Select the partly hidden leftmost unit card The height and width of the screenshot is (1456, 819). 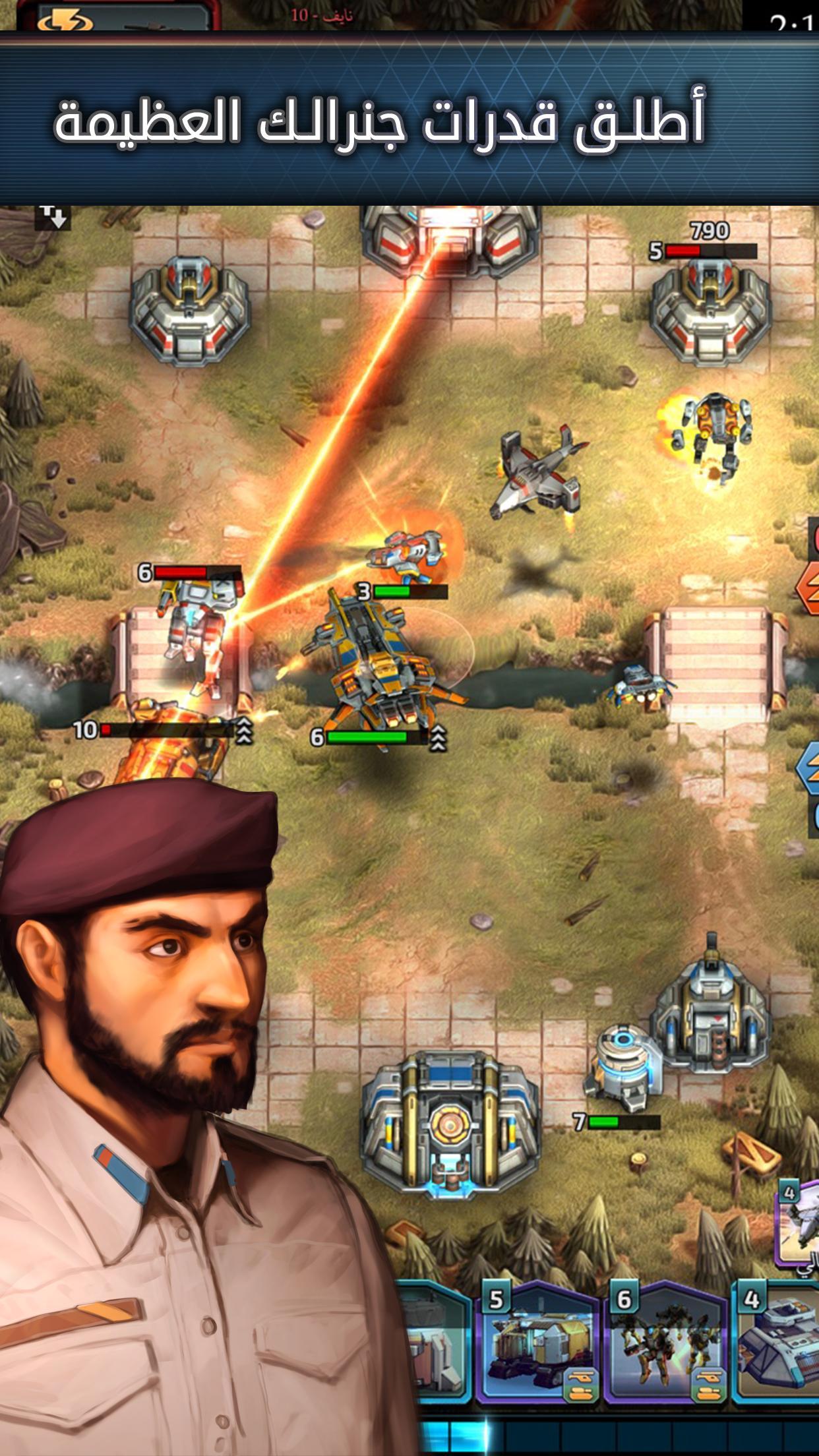(437, 1345)
